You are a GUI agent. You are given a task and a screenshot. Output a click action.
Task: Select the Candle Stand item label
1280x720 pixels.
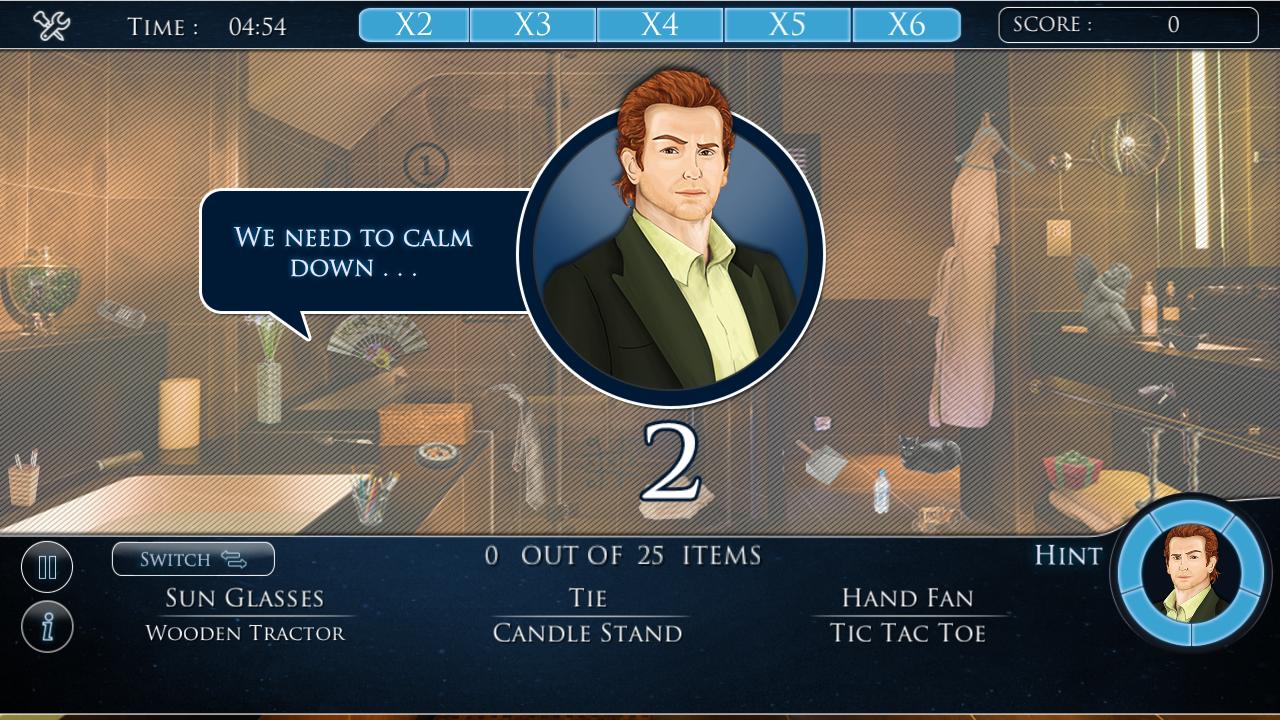point(588,632)
